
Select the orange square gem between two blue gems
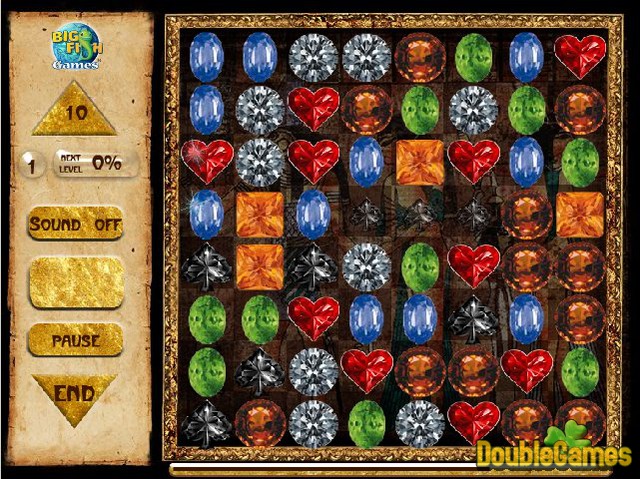(x=259, y=213)
